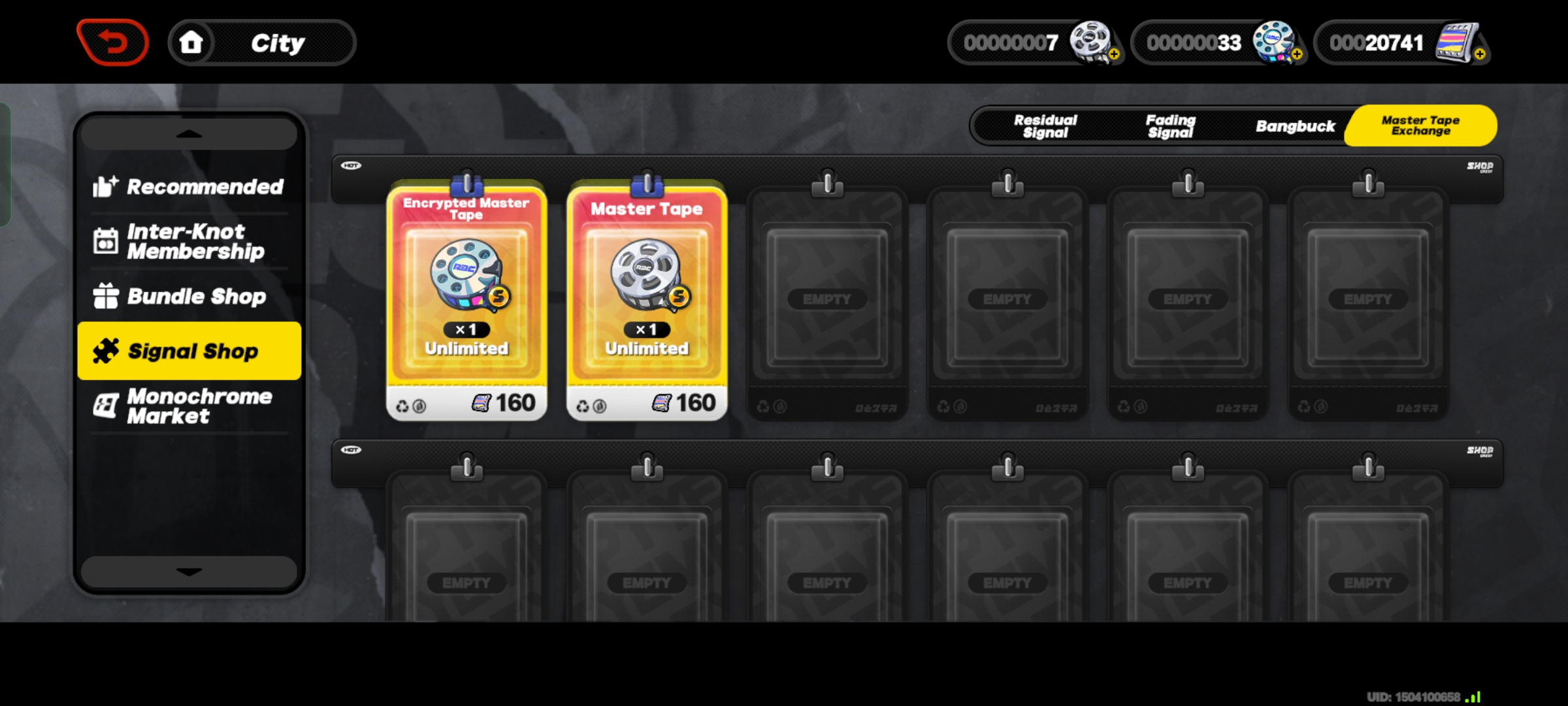This screenshot has width=1568, height=706.
Task: Click the red back arrow icon
Action: 112,41
